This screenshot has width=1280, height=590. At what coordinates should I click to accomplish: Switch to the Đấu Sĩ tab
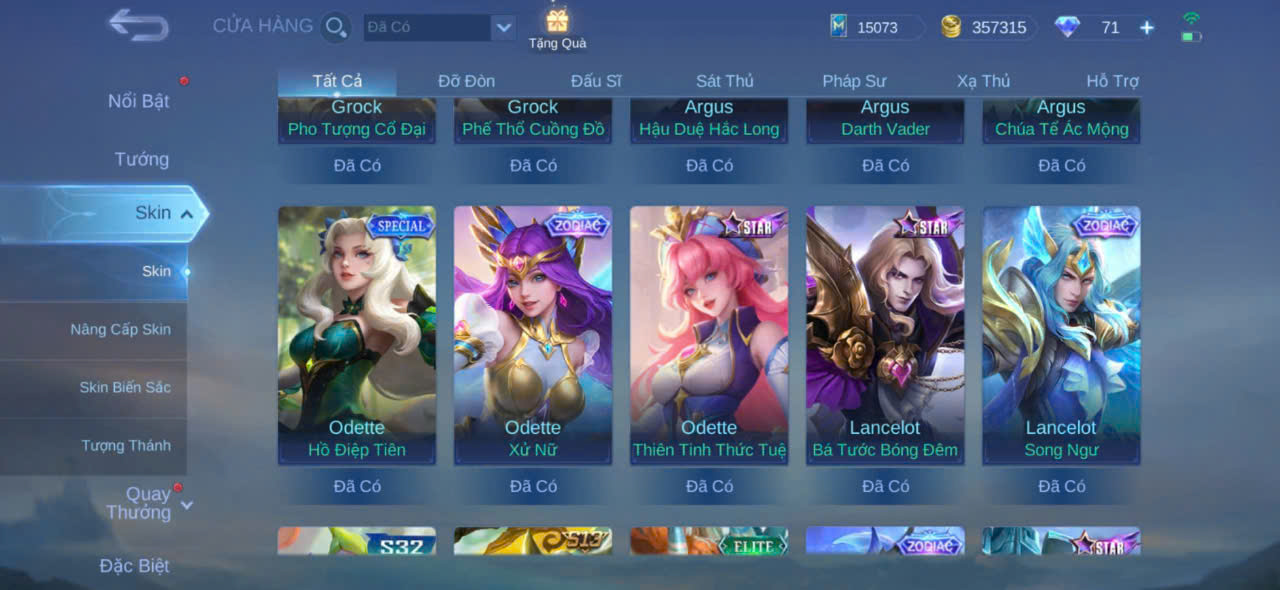(x=596, y=81)
